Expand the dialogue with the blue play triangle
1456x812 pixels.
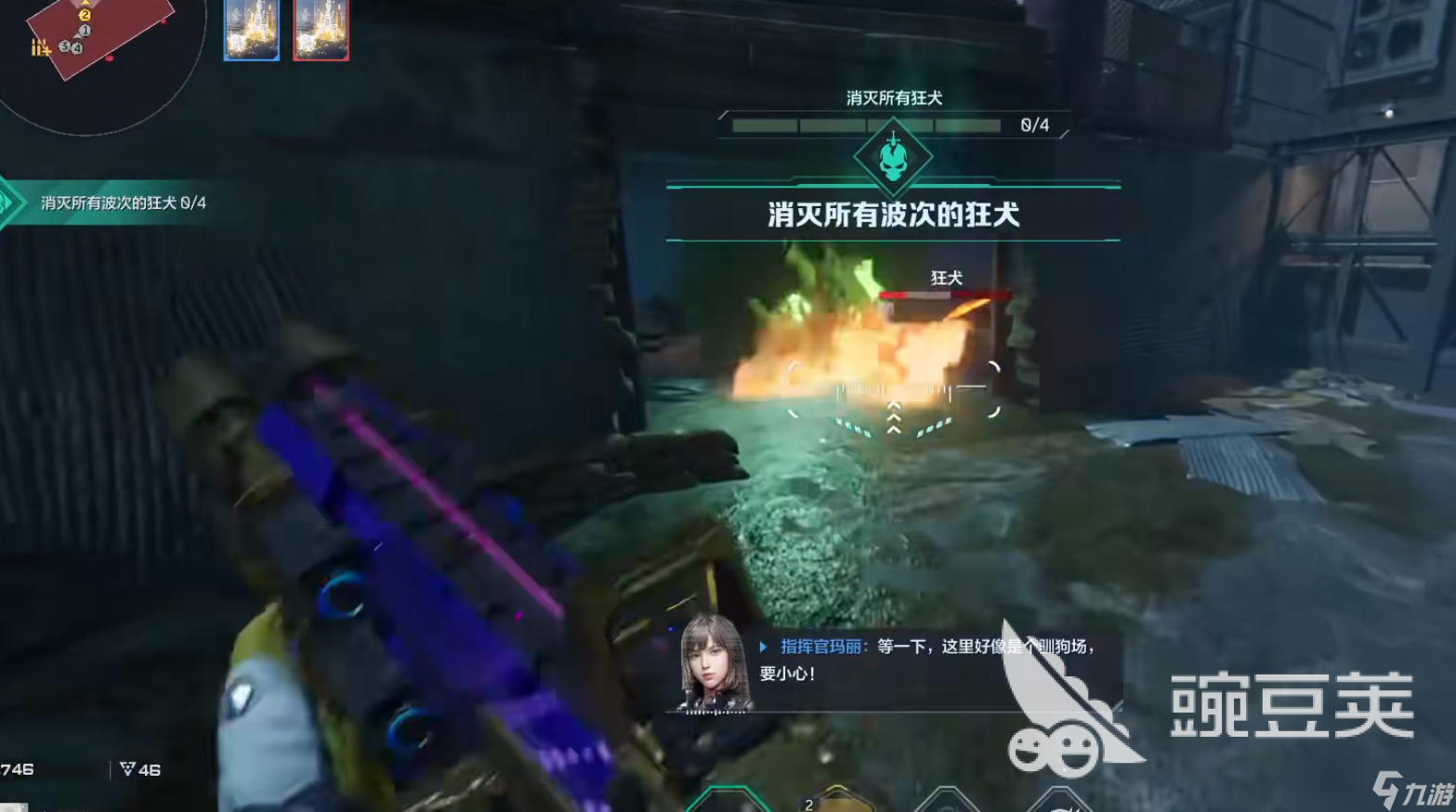(762, 644)
